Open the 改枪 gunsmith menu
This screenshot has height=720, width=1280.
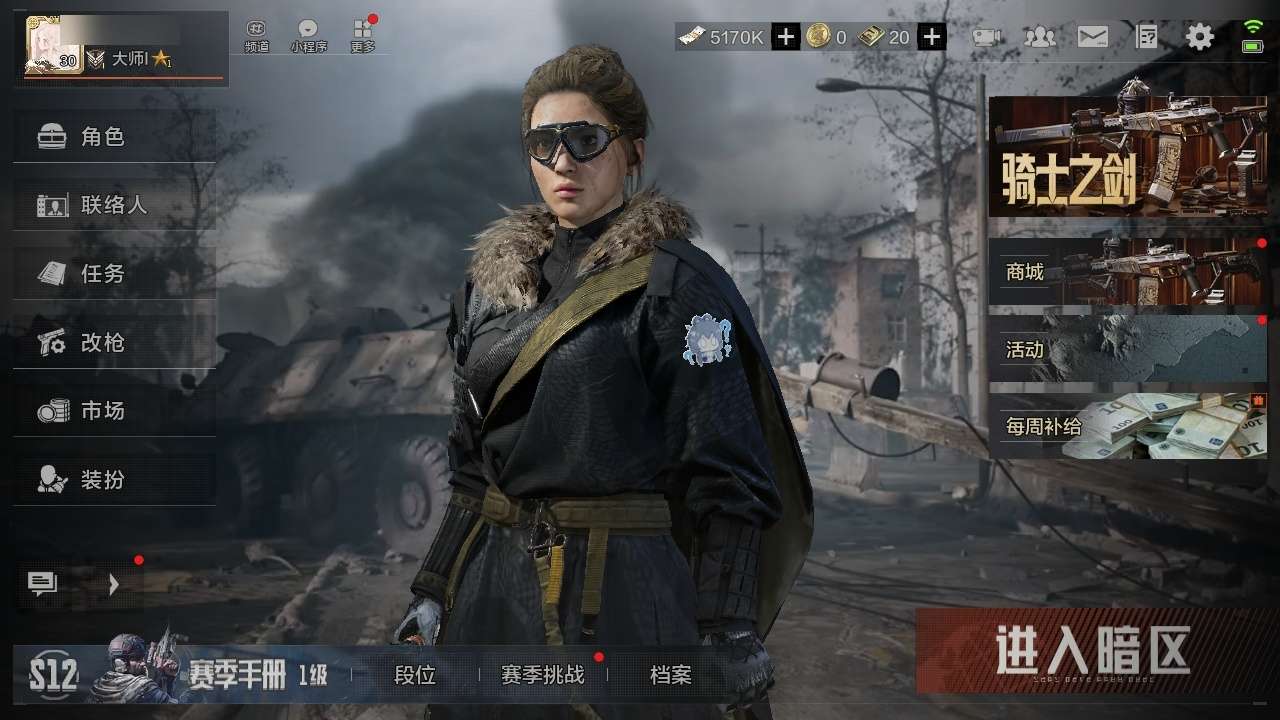(114, 342)
